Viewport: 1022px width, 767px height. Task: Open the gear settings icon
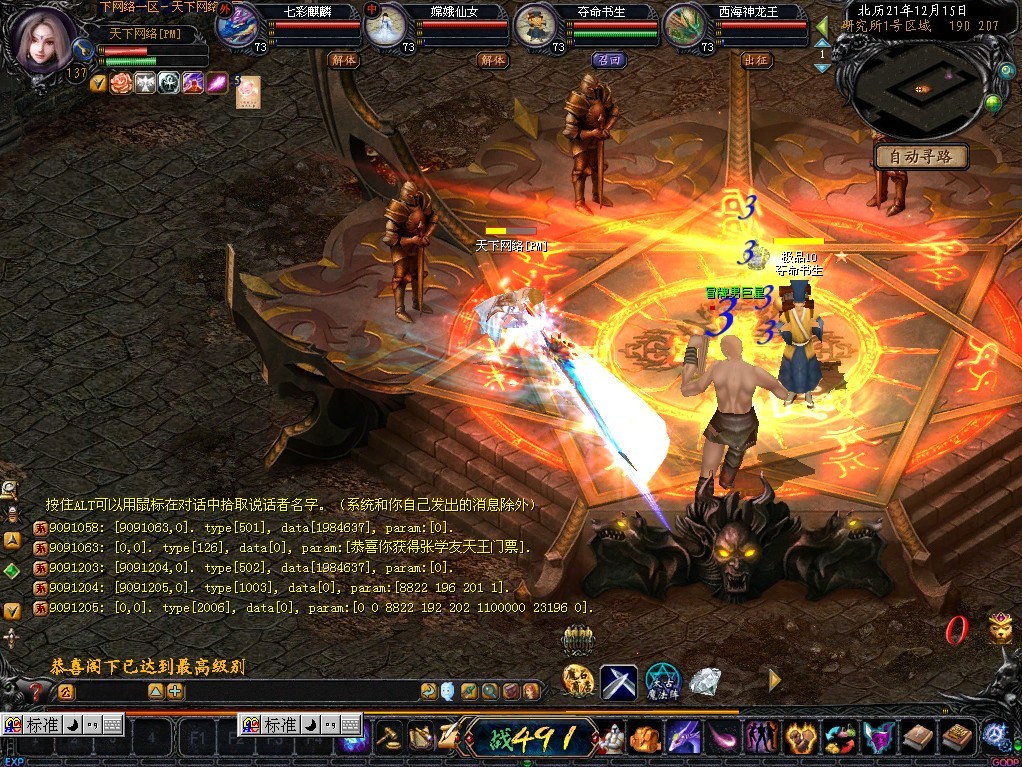coord(994,733)
